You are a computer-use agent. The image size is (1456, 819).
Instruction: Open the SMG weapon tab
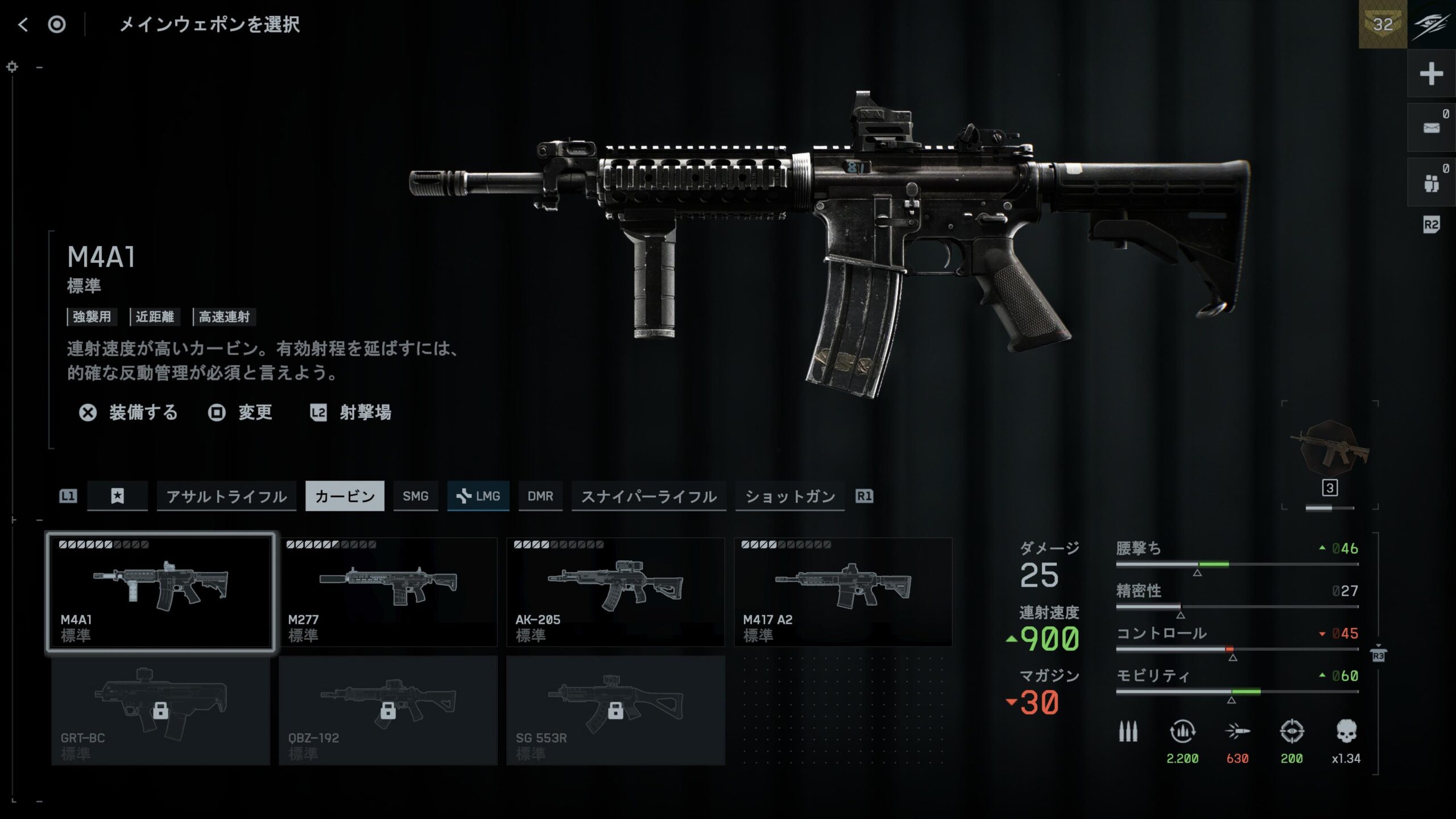click(415, 496)
